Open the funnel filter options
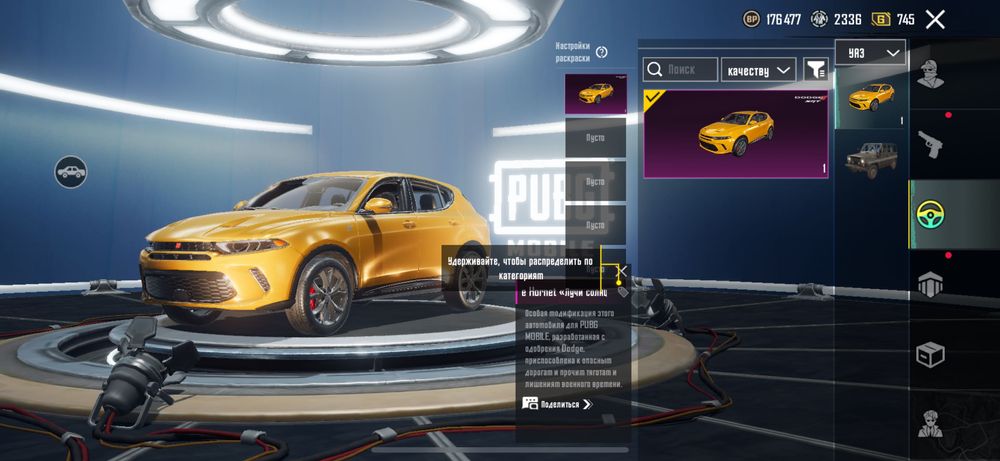 click(x=816, y=69)
